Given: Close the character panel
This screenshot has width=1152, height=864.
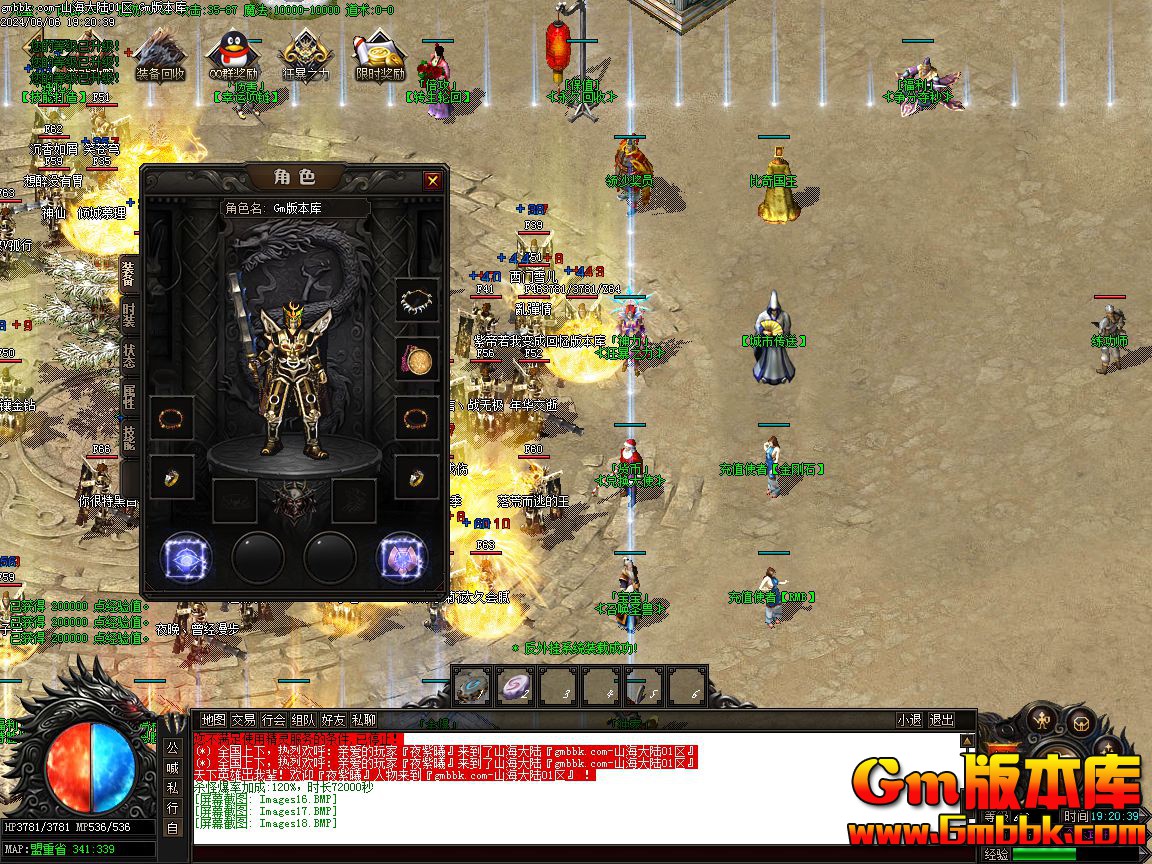Looking at the screenshot, I should point(432,181).
